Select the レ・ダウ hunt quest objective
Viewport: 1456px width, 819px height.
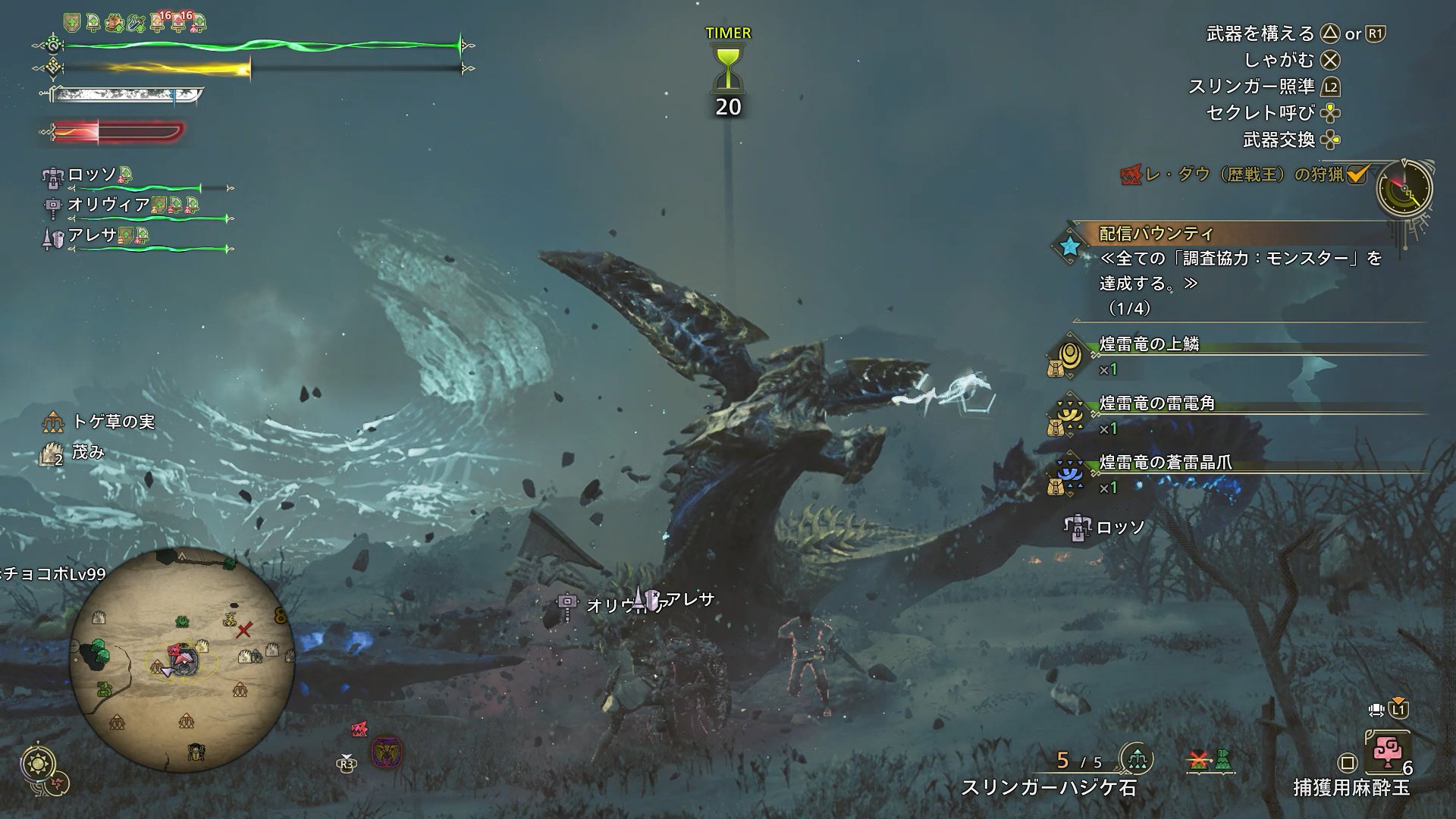pyautogui.click(x=1244, y=175)
